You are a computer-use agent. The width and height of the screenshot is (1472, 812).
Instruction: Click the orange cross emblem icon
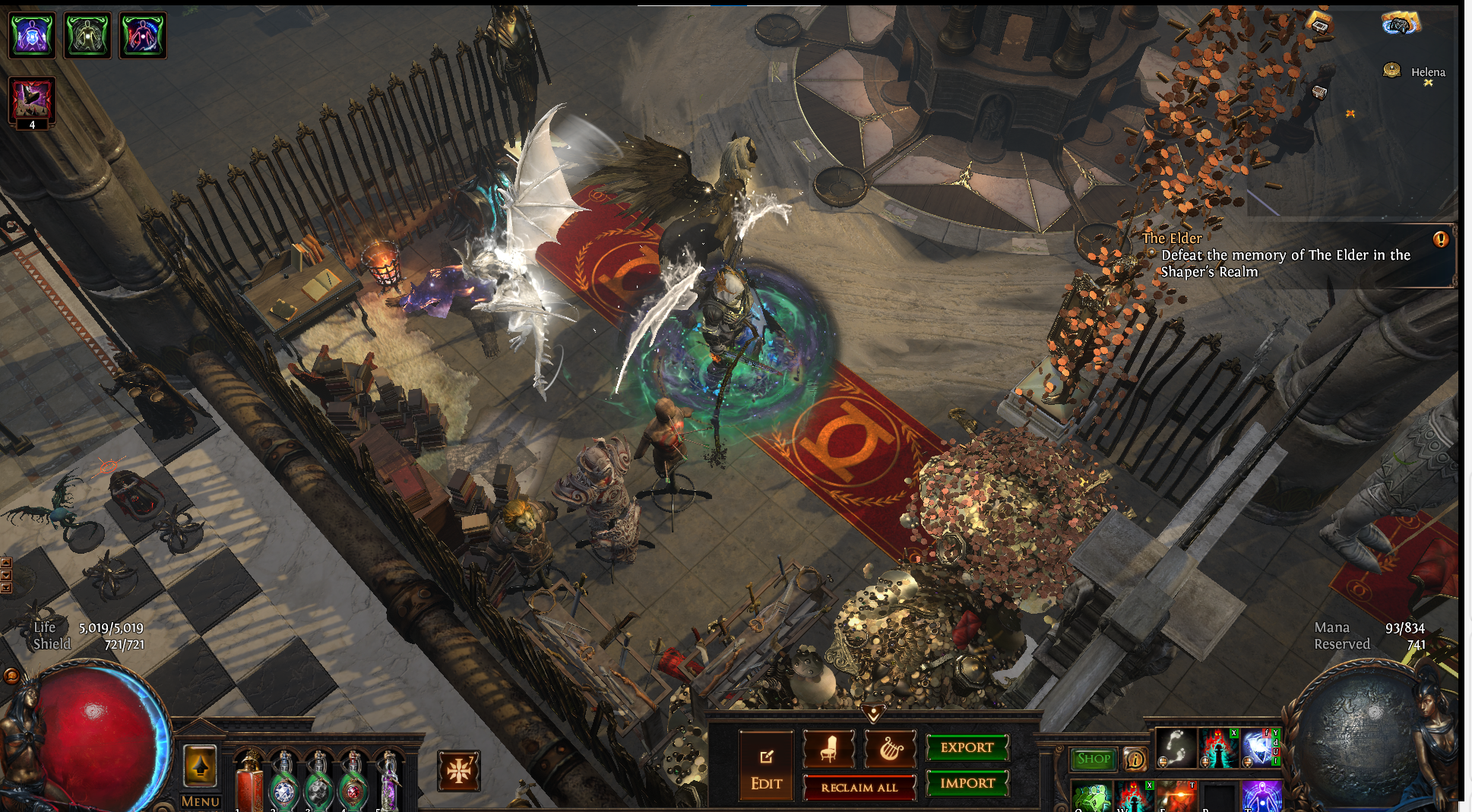pos(458,771)
